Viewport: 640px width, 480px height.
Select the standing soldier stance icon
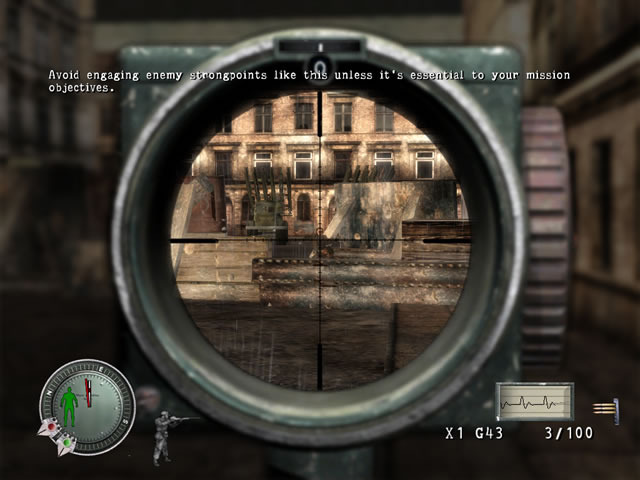(164, 436)
